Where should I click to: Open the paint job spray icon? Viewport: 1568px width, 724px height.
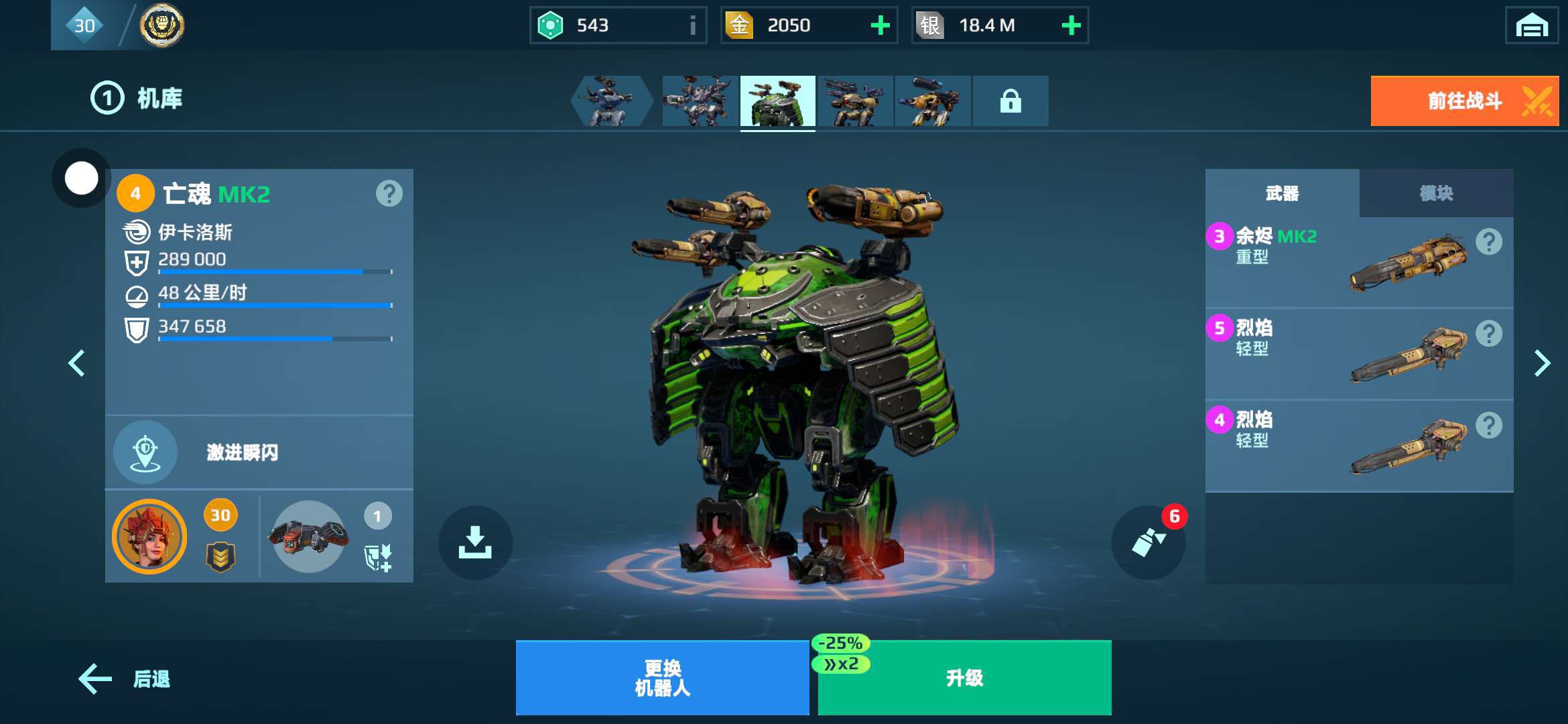click(x=1148, y=542)
